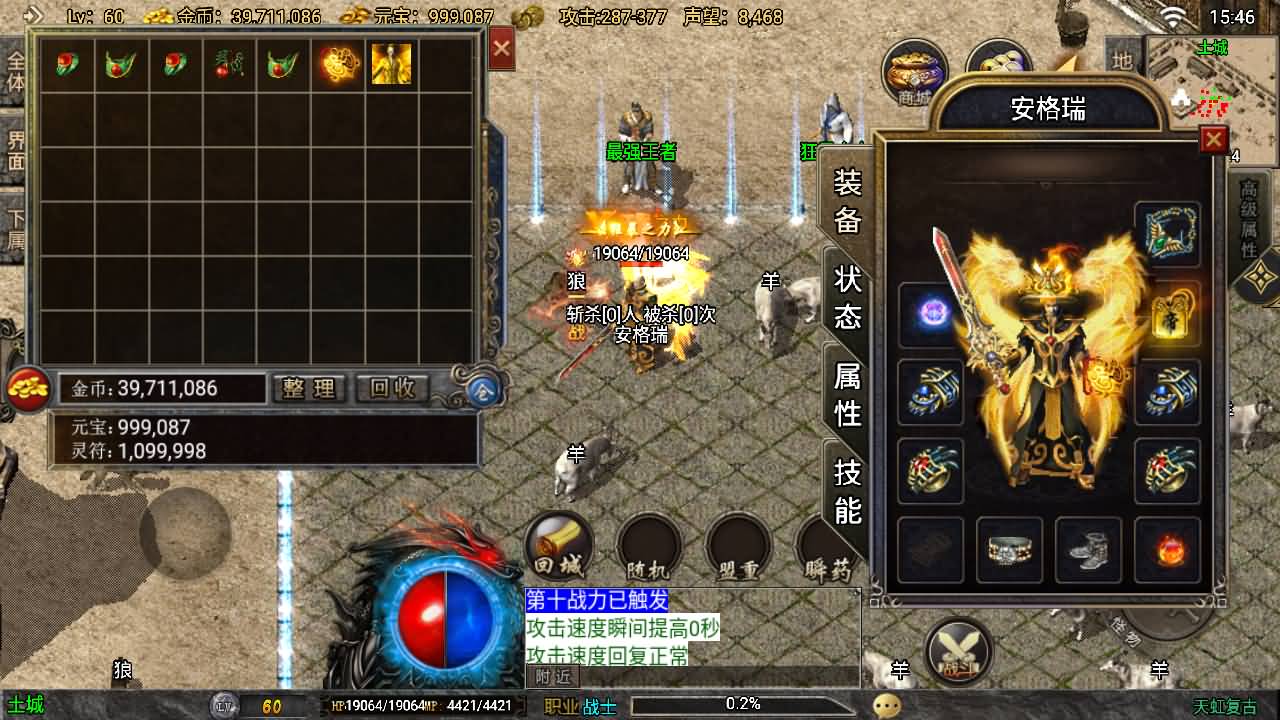
Task: Click the 回收 recycle button
Action: (393, 388)
